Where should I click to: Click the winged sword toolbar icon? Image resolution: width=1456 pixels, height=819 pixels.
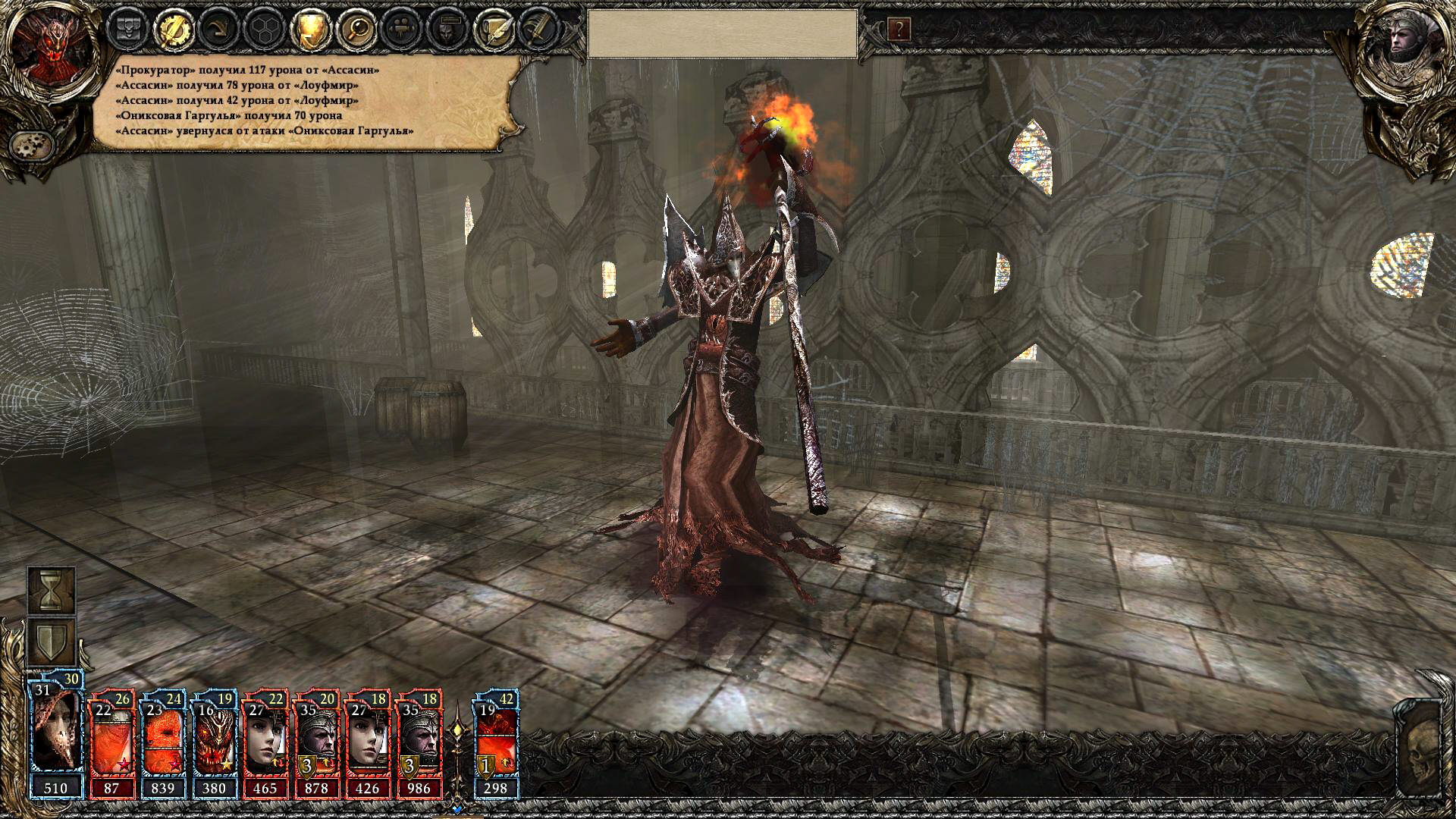(x=537, y=30)
